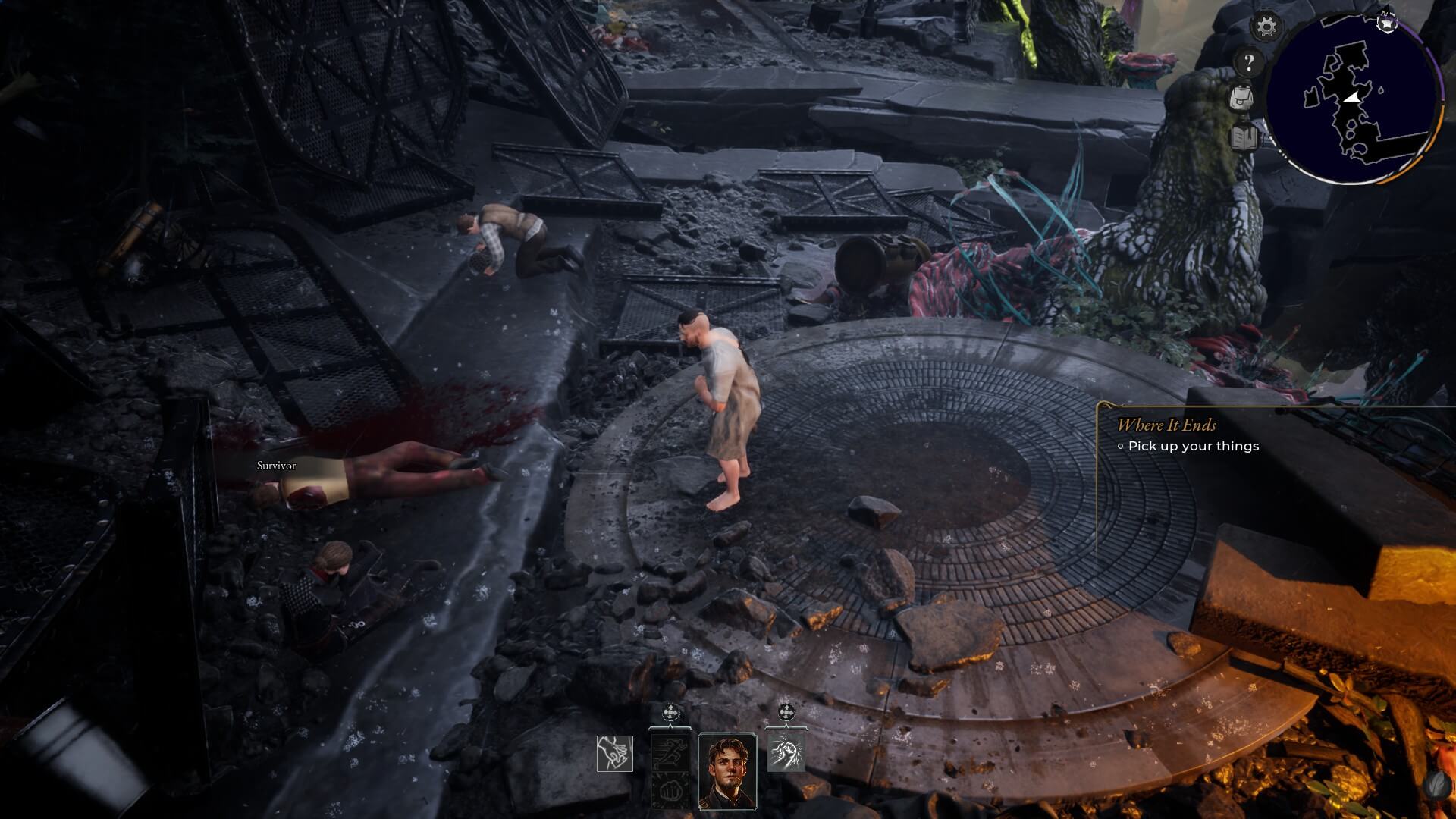The height and width of the screenshot is (819, 1456).
Task: Open the journal book icon
Action: coord(1241,137)
